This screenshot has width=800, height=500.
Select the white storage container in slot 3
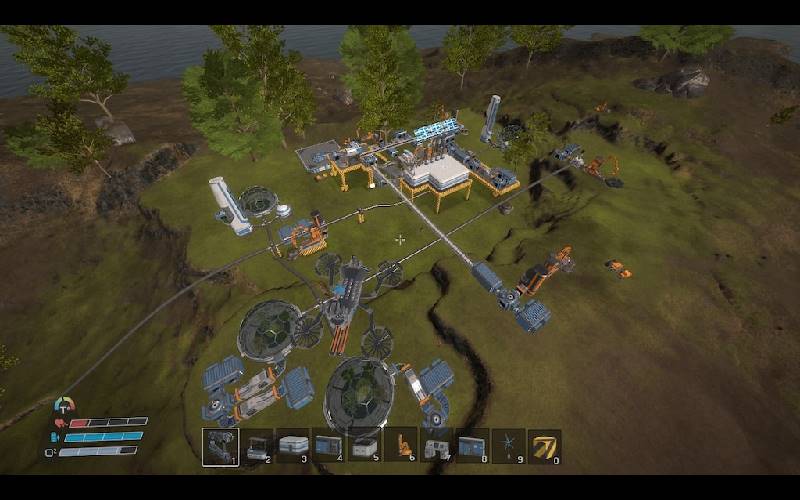[x=293, y=446]
